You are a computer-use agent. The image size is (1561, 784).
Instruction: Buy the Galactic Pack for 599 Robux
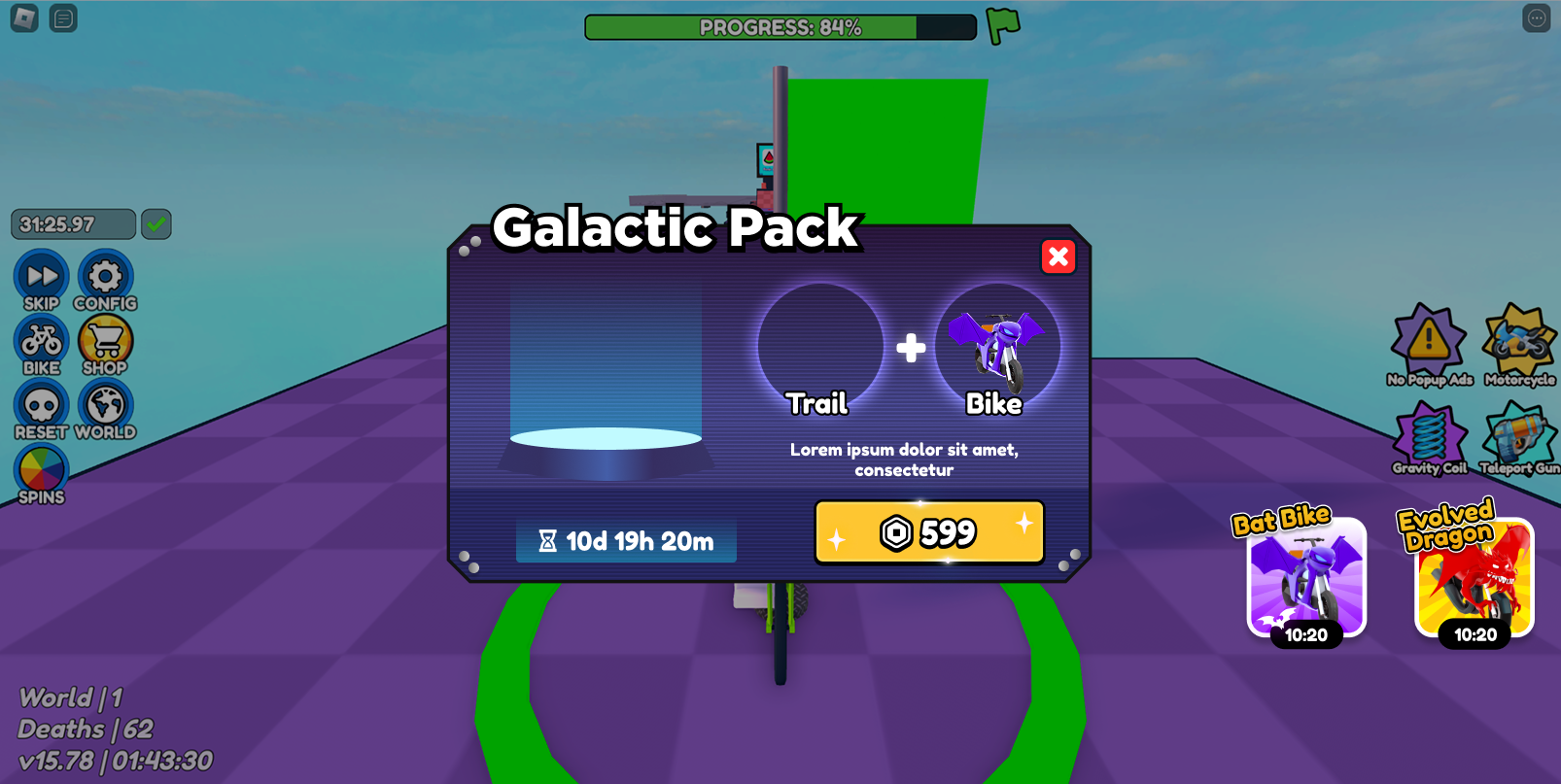coord(929,532)
